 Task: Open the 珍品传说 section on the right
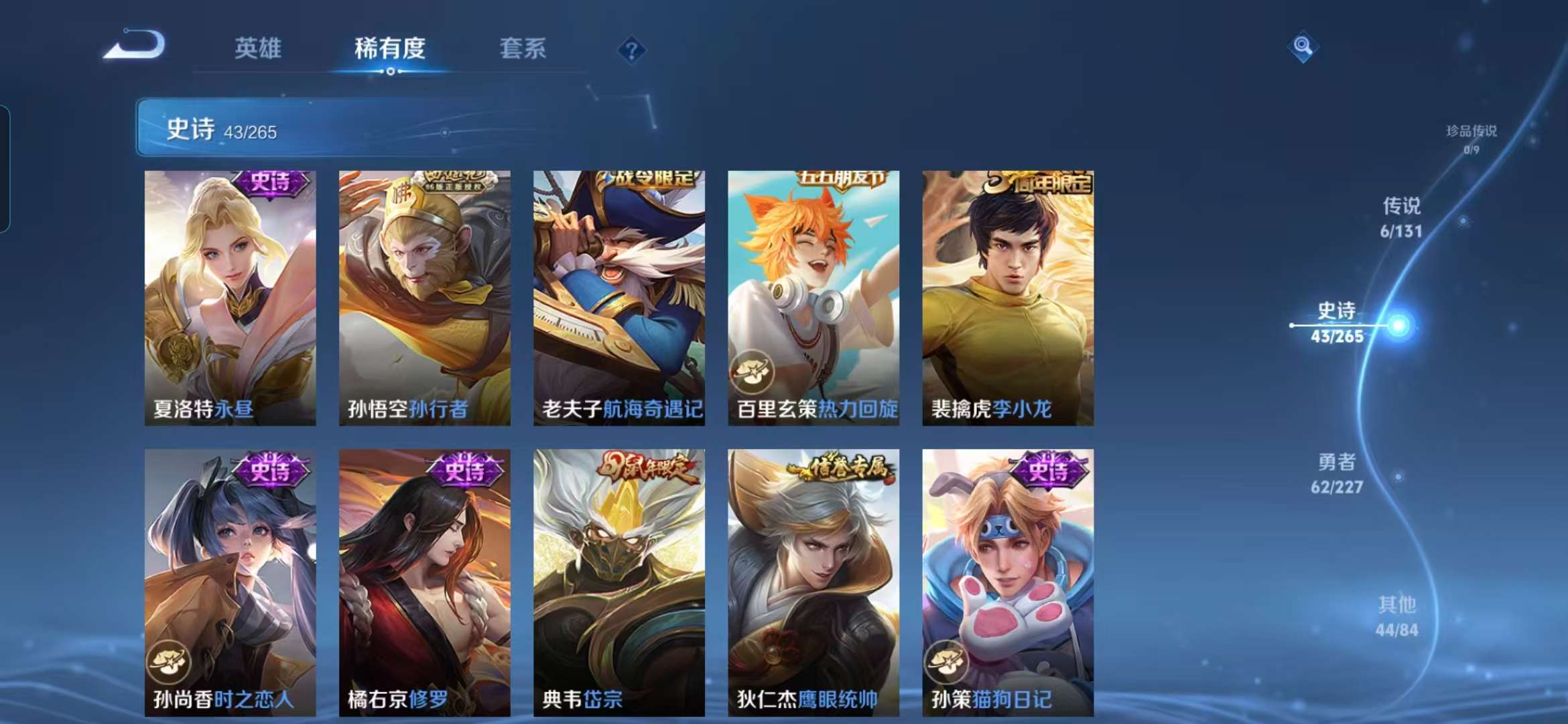click(1467, 136)
